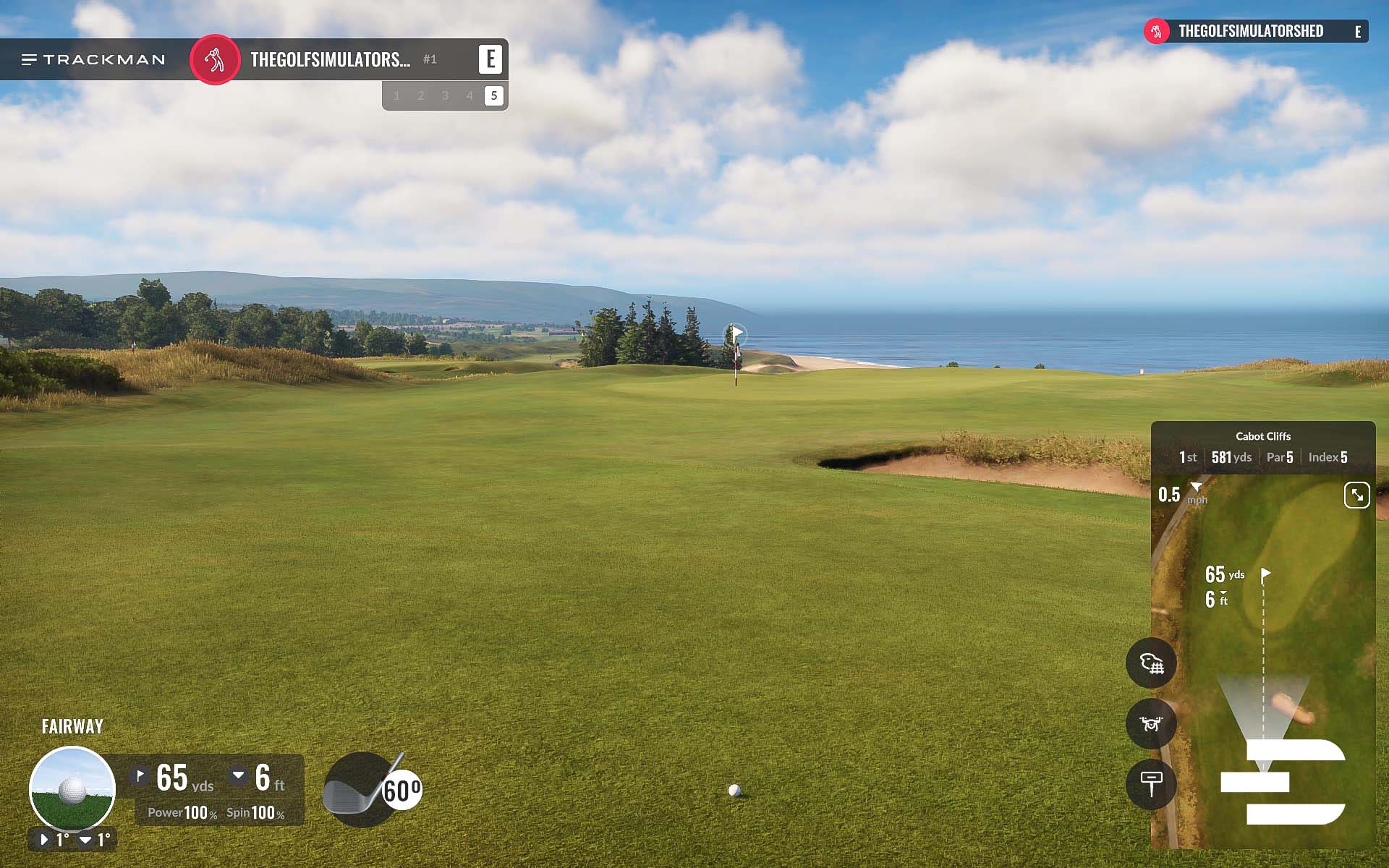Click THEGOLFSIMULATORSHED name in top right
The height and width of the screenshot is (868, 1389).
coord(1252,31)
